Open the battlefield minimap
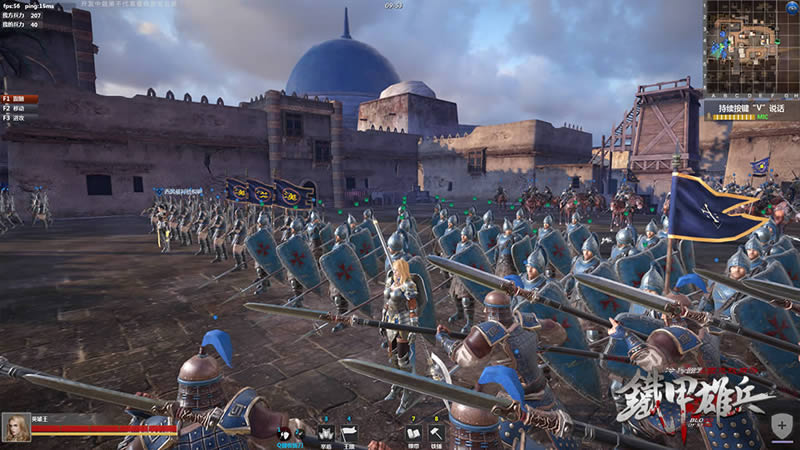Image resolution: width=800 pixels, height=450 pixels. tap(751, 49)
